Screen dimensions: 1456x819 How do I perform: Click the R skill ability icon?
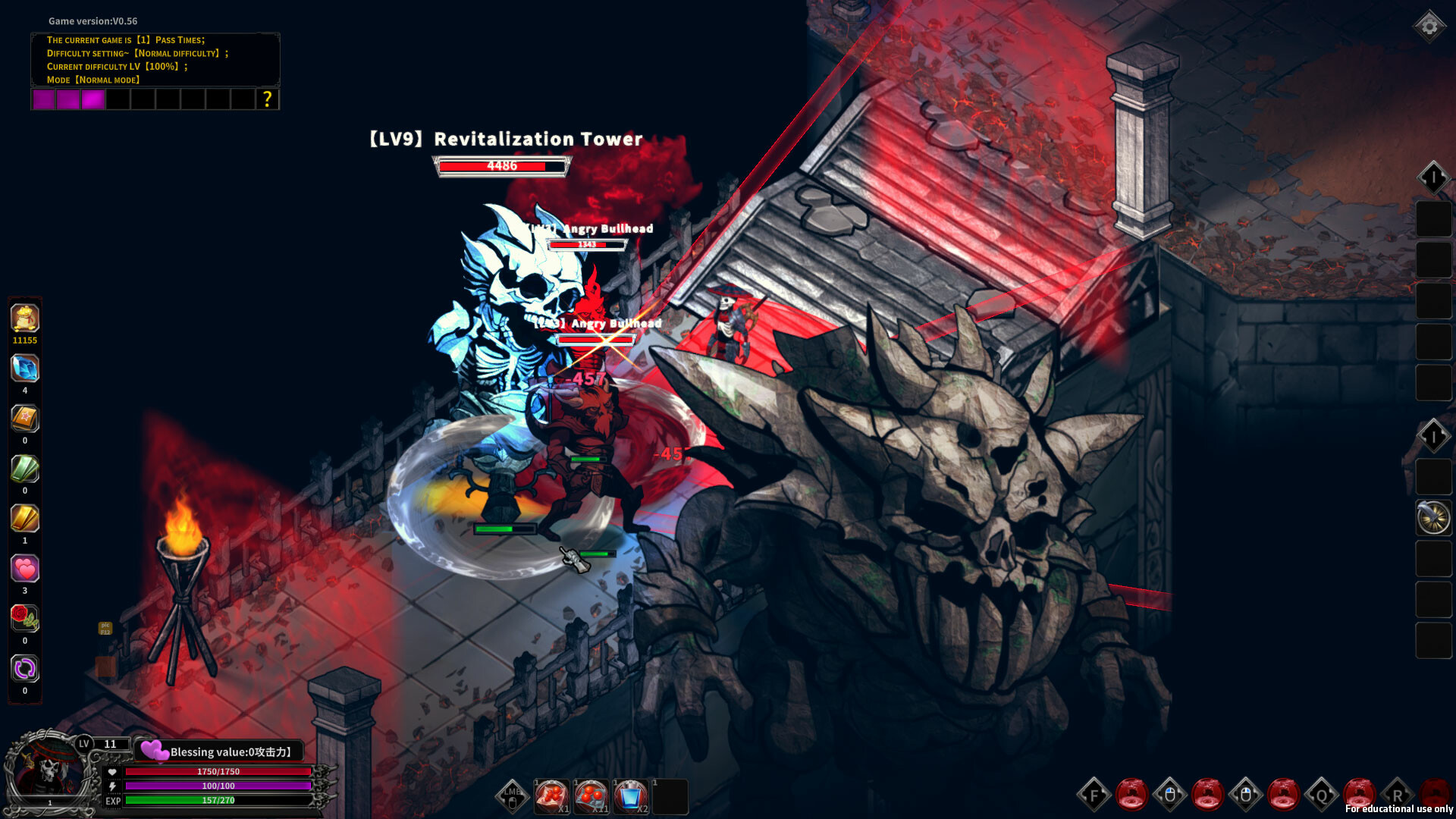pyautogui.click(x=1399, y=796)
